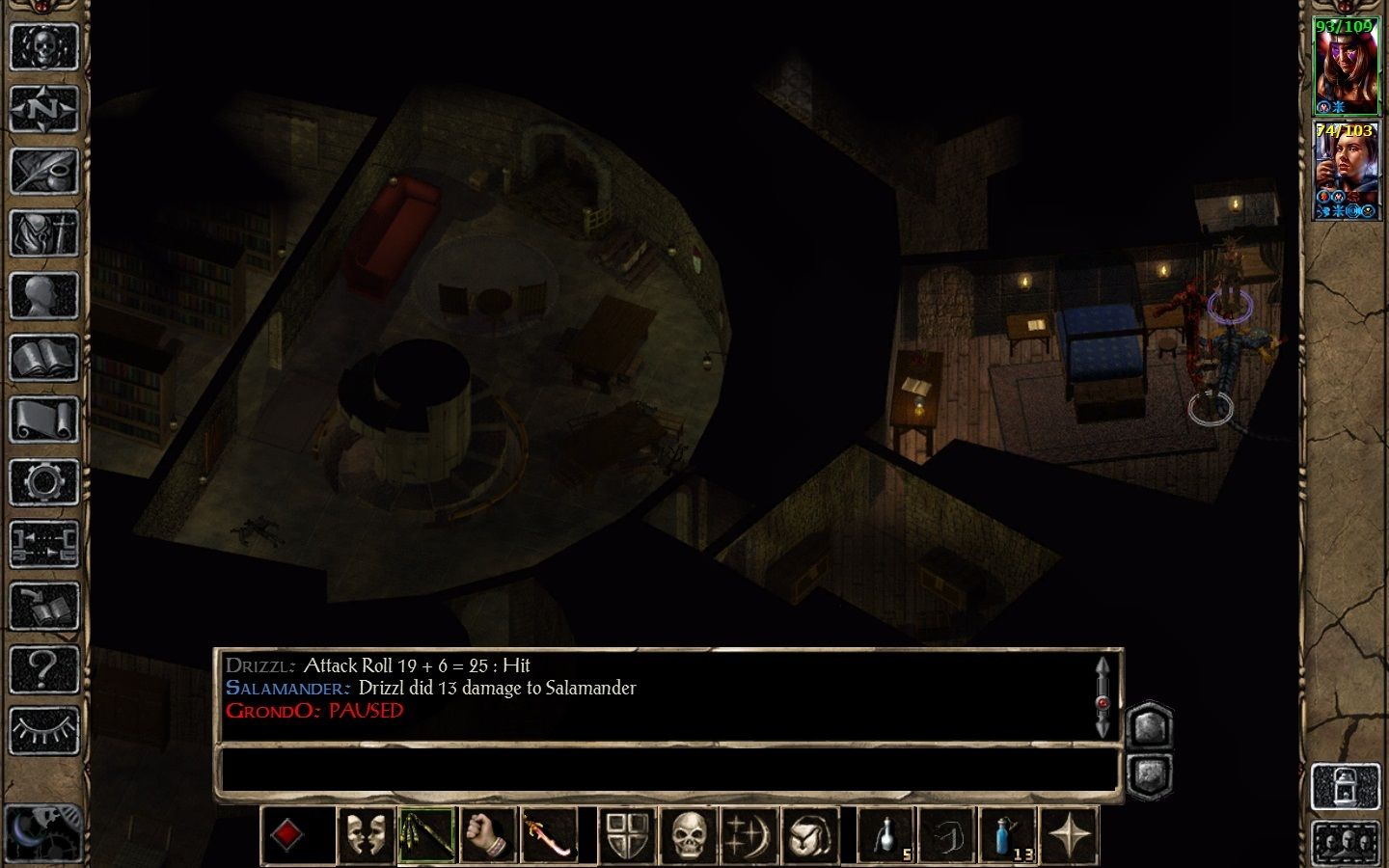
Task: Click the moon and gears clock
Action: [x=43, y=829]
